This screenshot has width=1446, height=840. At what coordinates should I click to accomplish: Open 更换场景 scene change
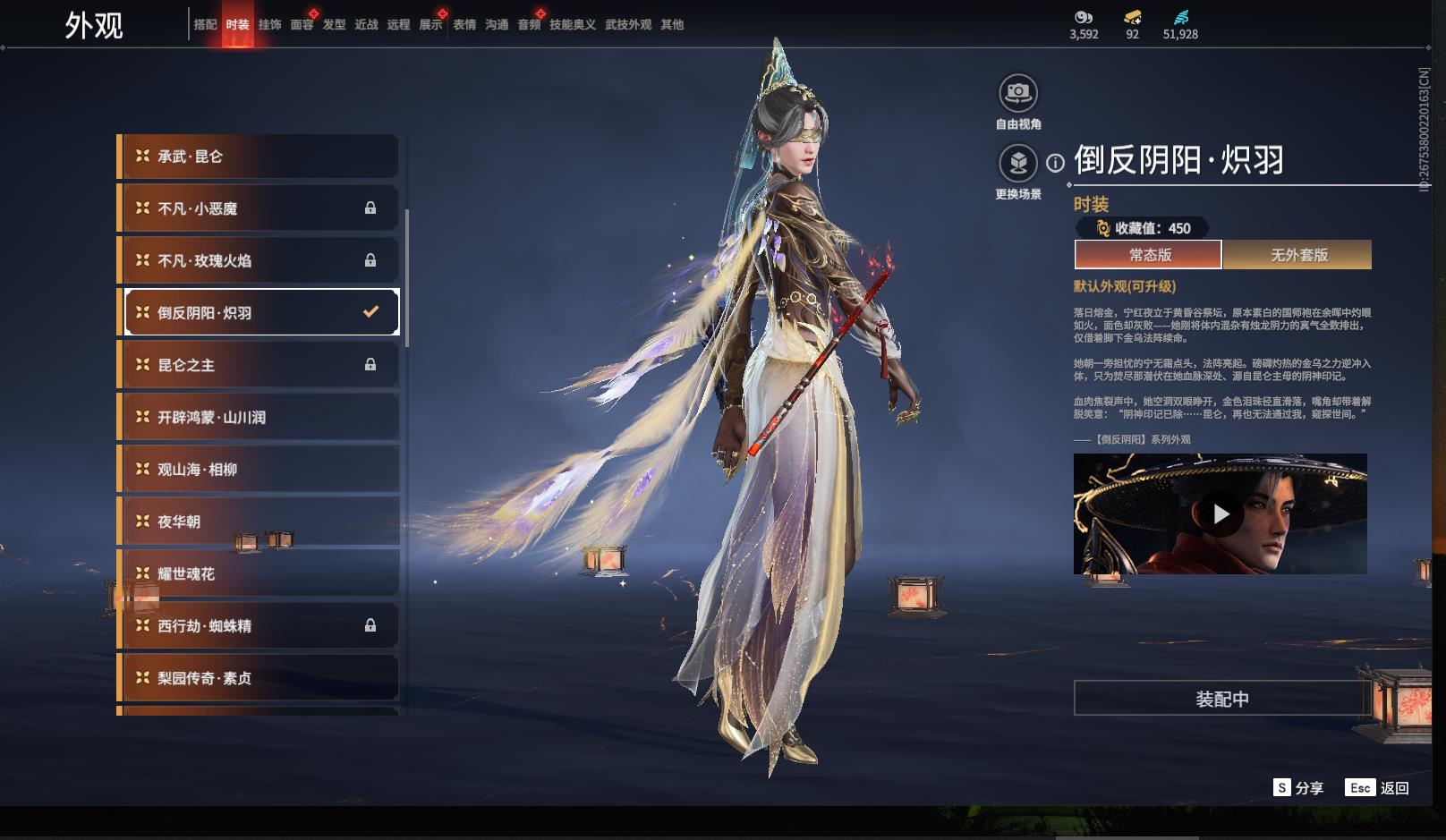click(1018, 163)
